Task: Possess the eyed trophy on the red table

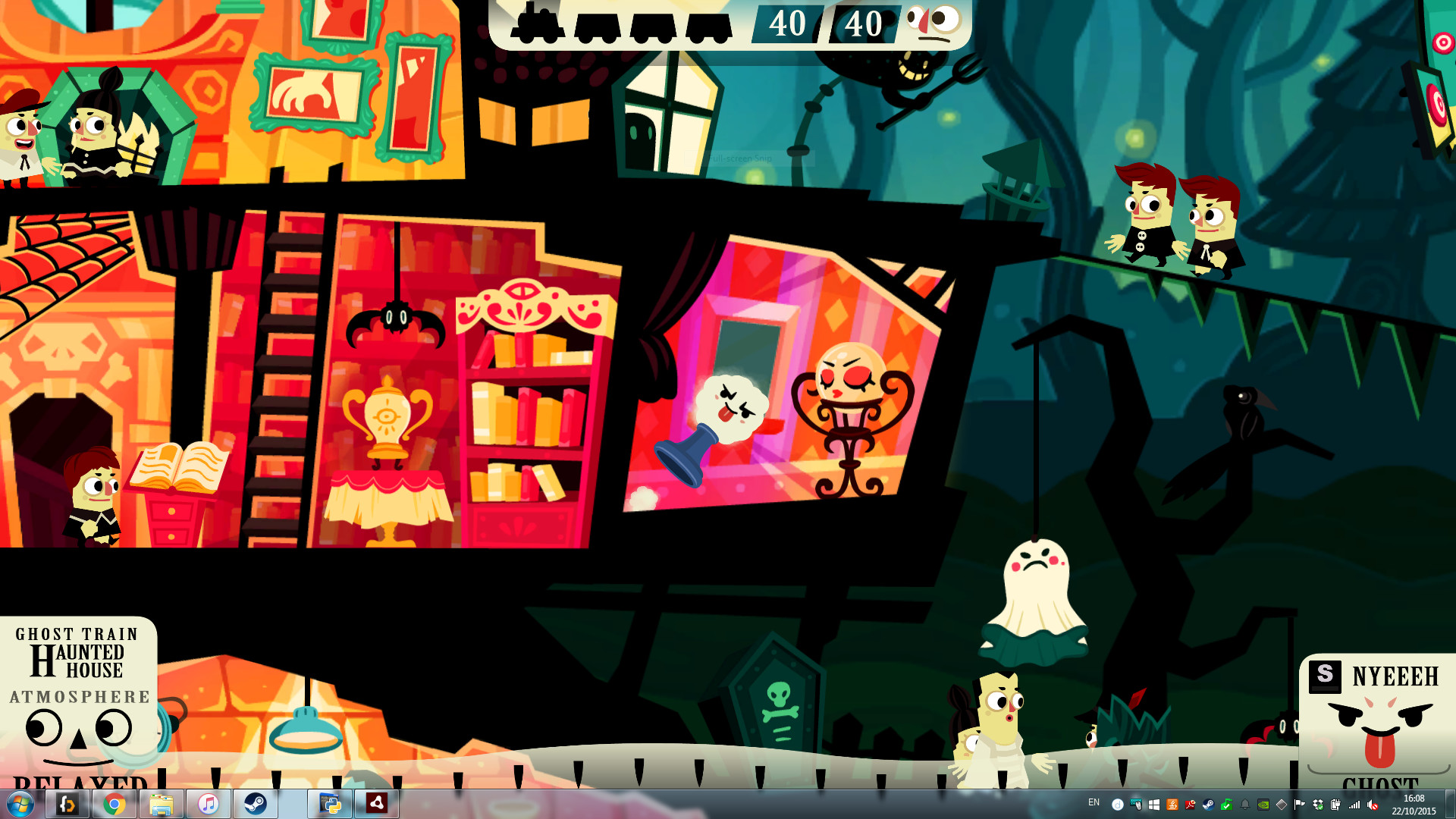Action: point(387,417)
